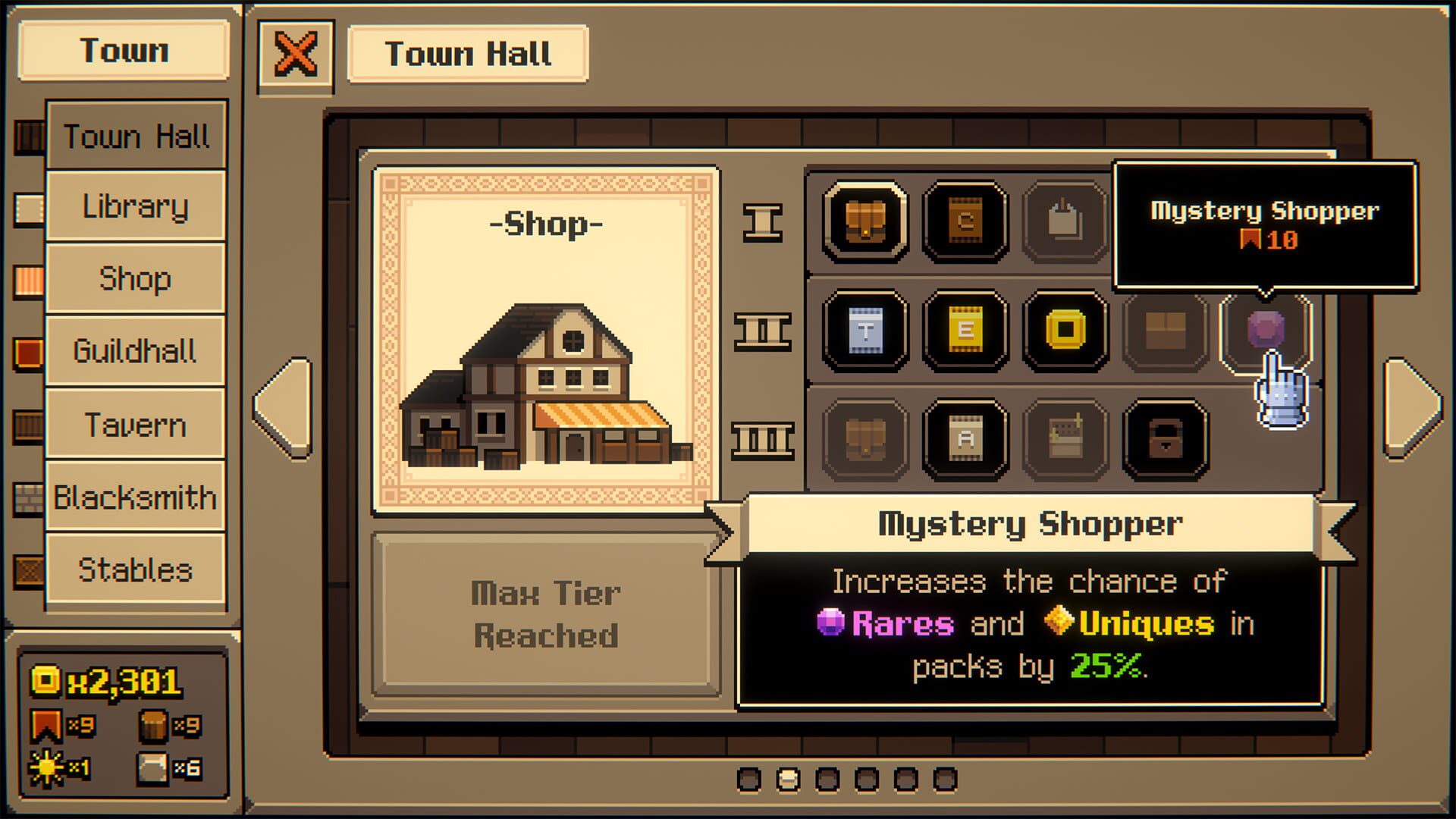Image resolution: width=1456 pixels, height=819 pixels.
Task: Click the grayed-out note upgrade in tier I
Action: click(x=1065, y=220)
